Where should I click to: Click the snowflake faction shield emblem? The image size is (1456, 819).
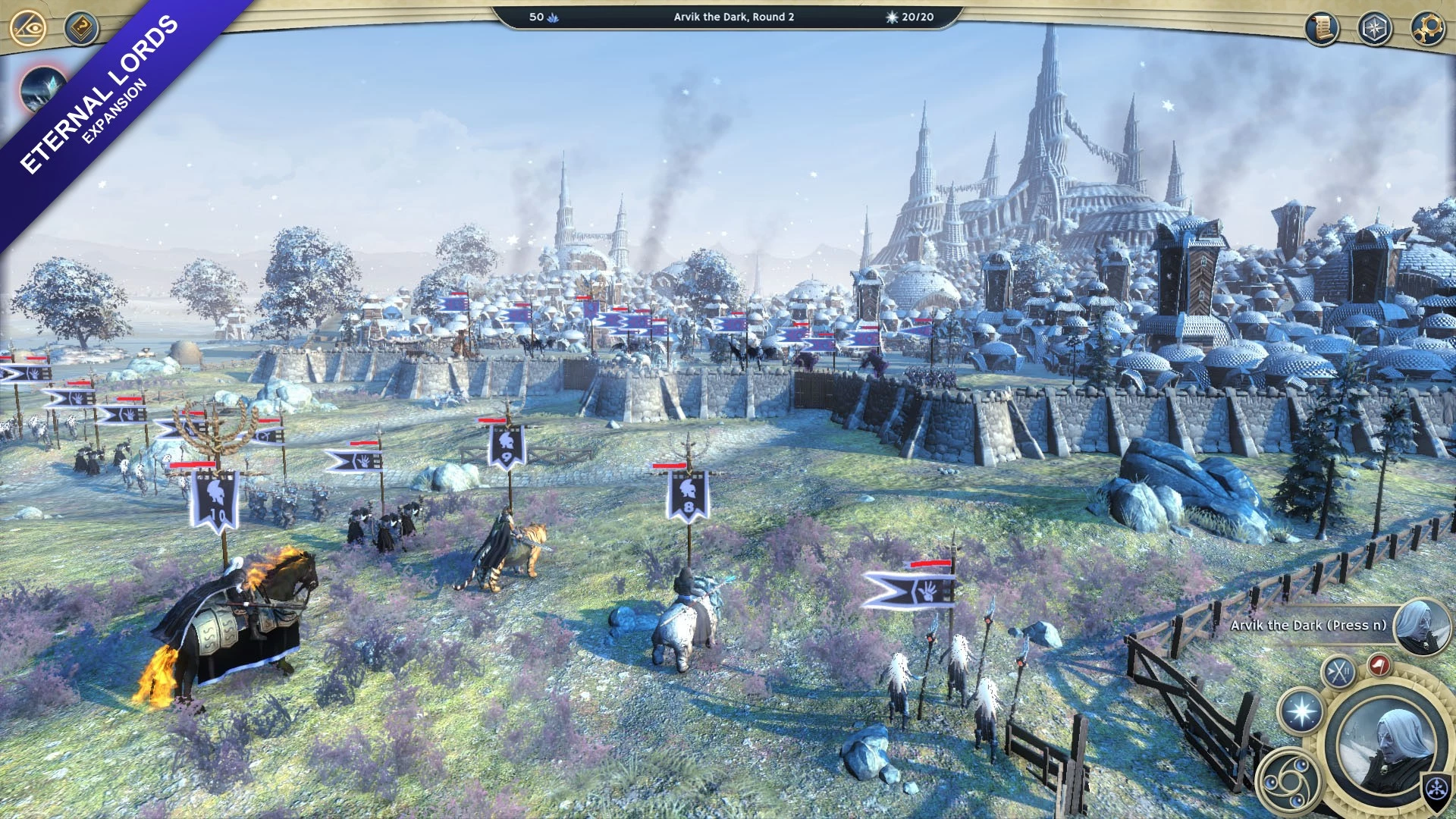pos(1436,789)
